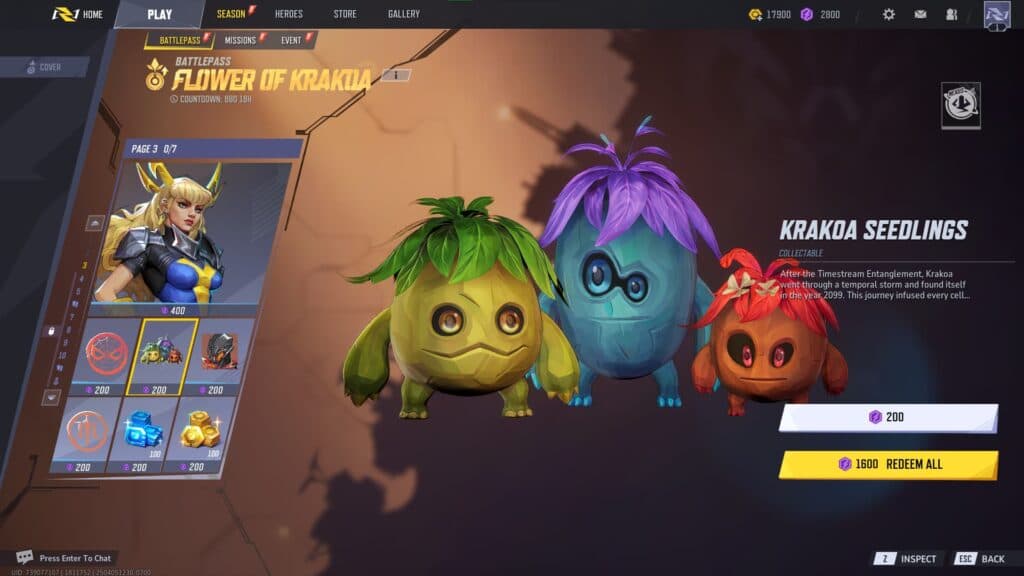The image size is (1024, 576).
Task: Open the Store tab
Action: (x=344, y=14)
